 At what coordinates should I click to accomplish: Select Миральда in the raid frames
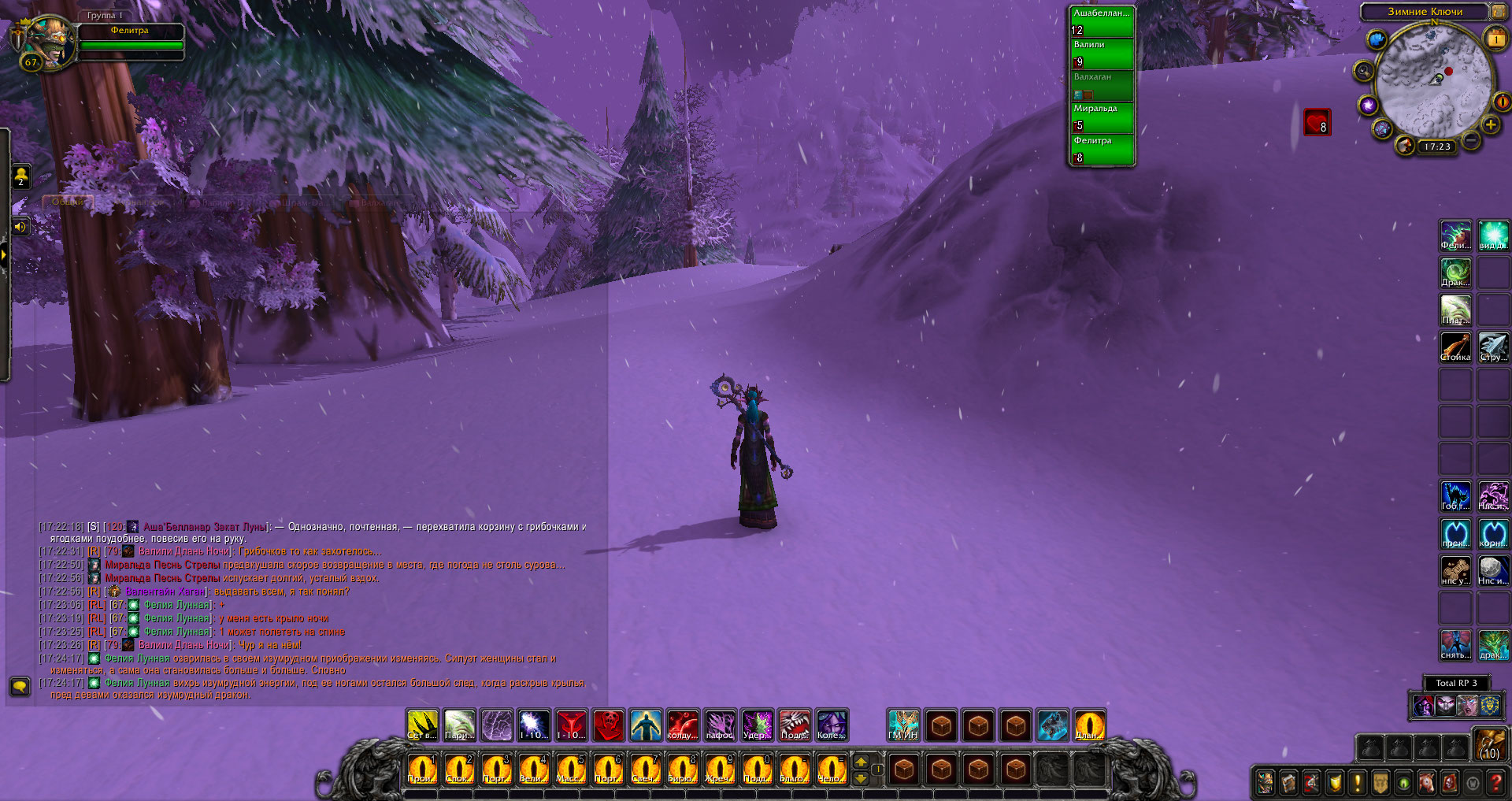pos(1102,117)
